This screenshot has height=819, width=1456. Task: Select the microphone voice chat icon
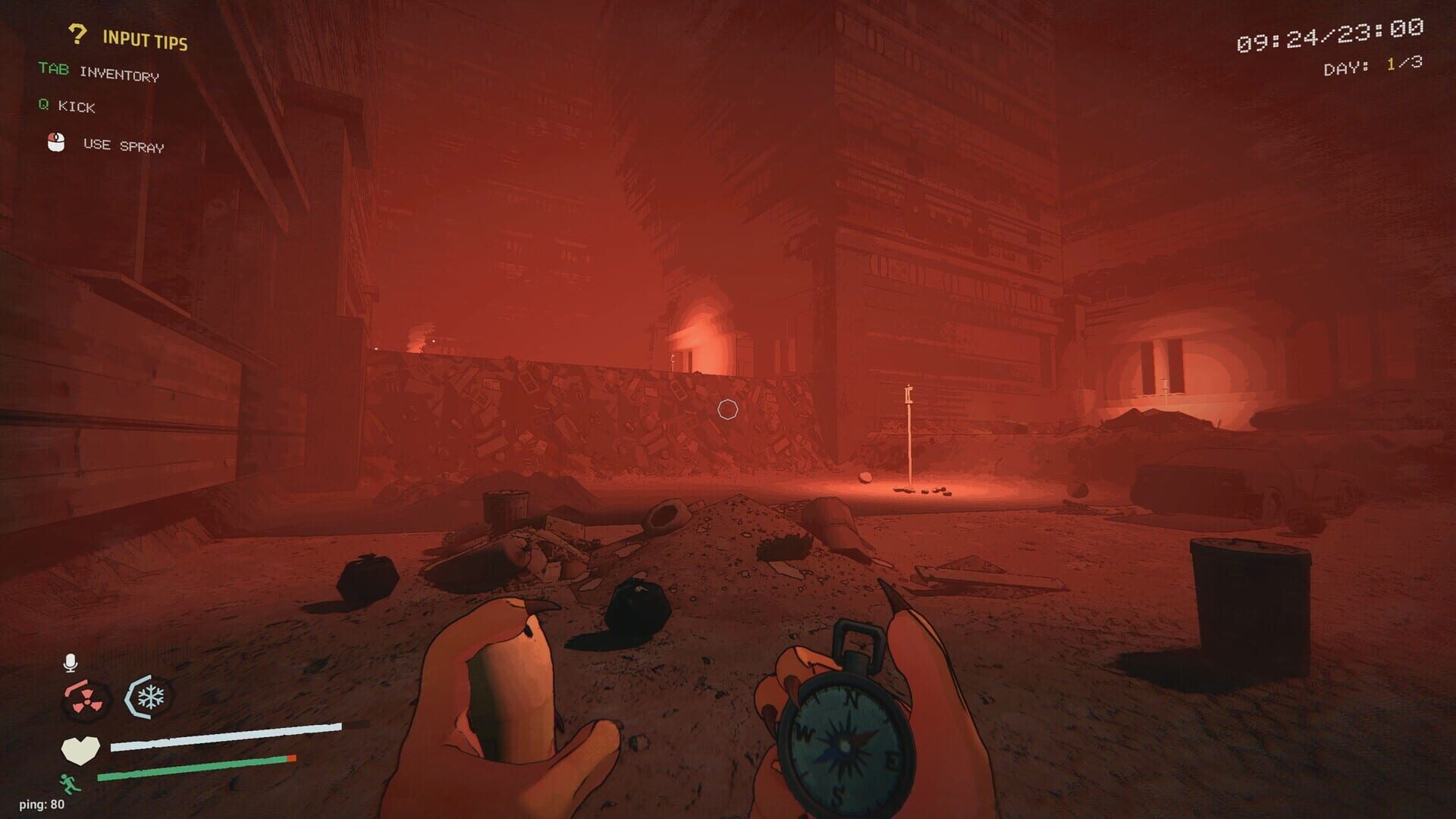tap(71, 662)
